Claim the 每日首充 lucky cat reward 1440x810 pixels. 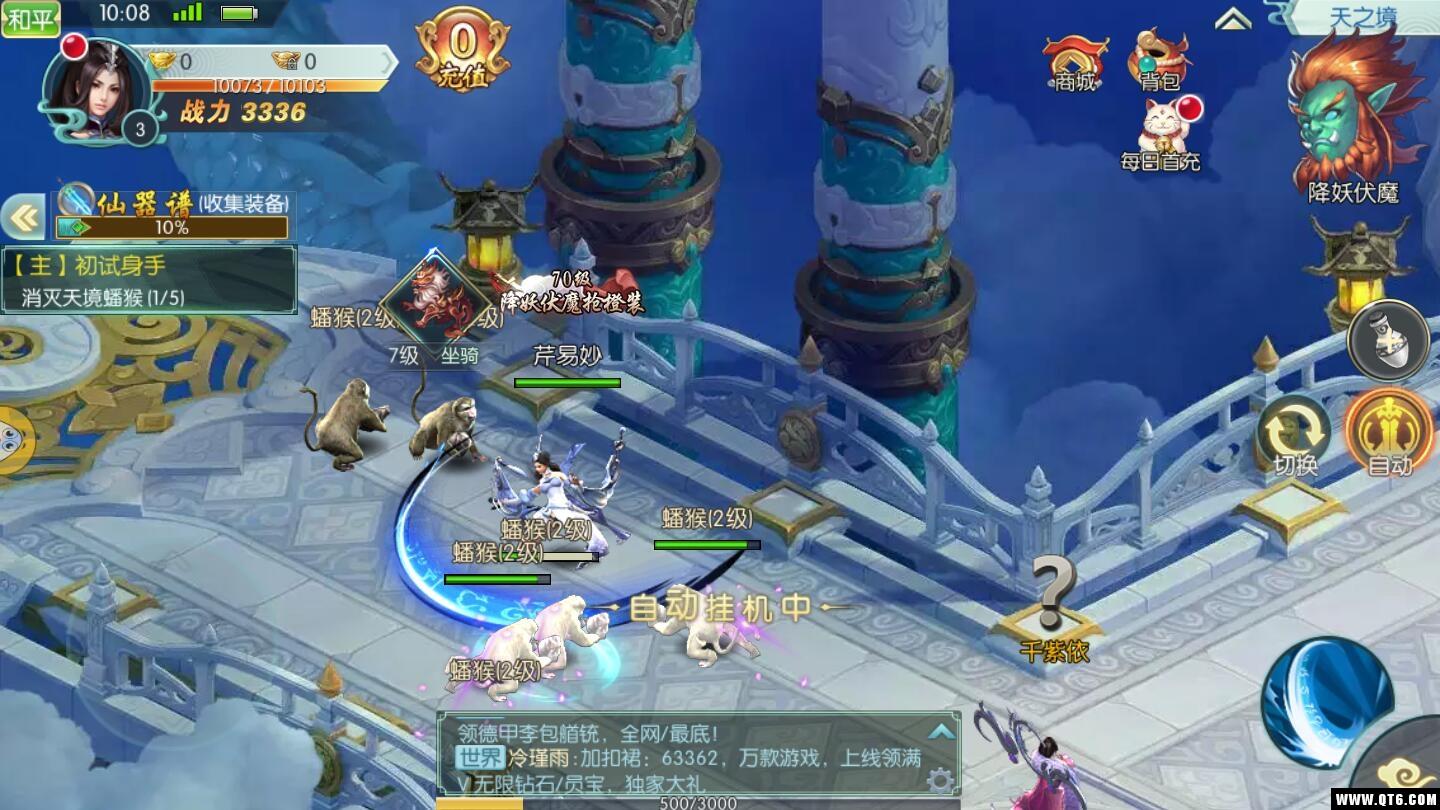(x=1161, y=133)
